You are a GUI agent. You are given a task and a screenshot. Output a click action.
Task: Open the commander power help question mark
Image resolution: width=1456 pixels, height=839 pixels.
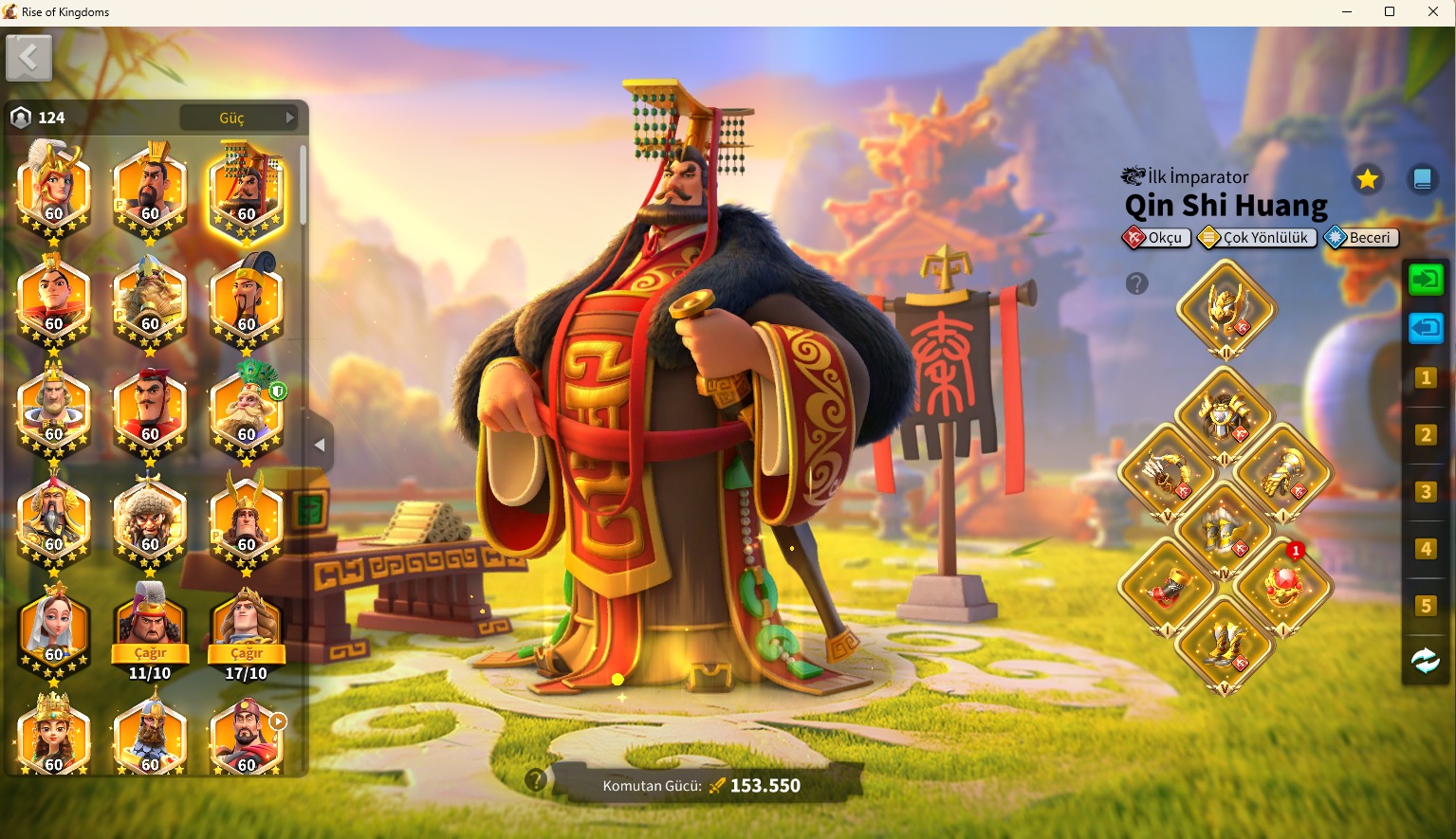[536, 780]
